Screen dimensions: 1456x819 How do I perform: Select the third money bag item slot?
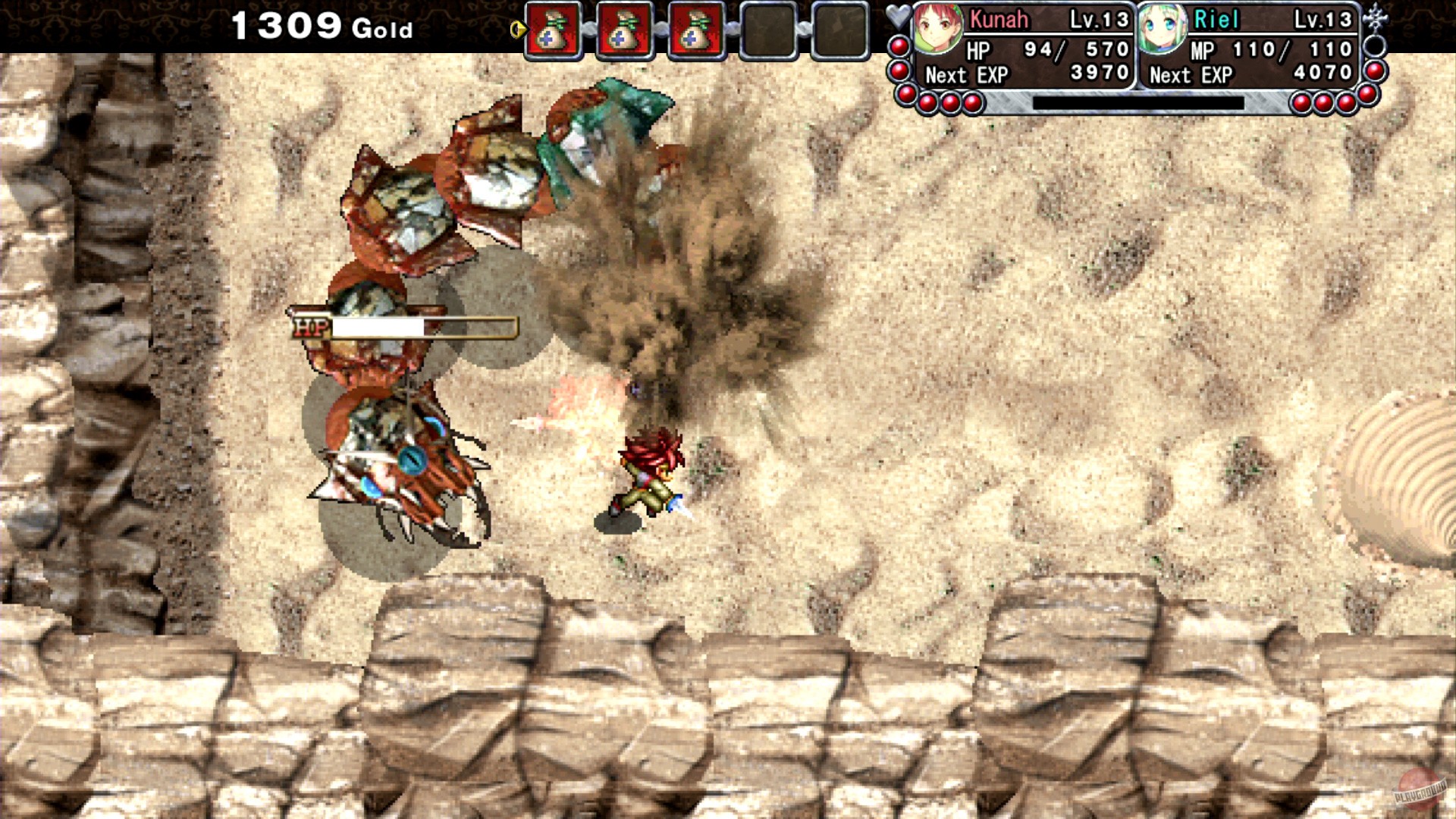(x=697, y=32)
